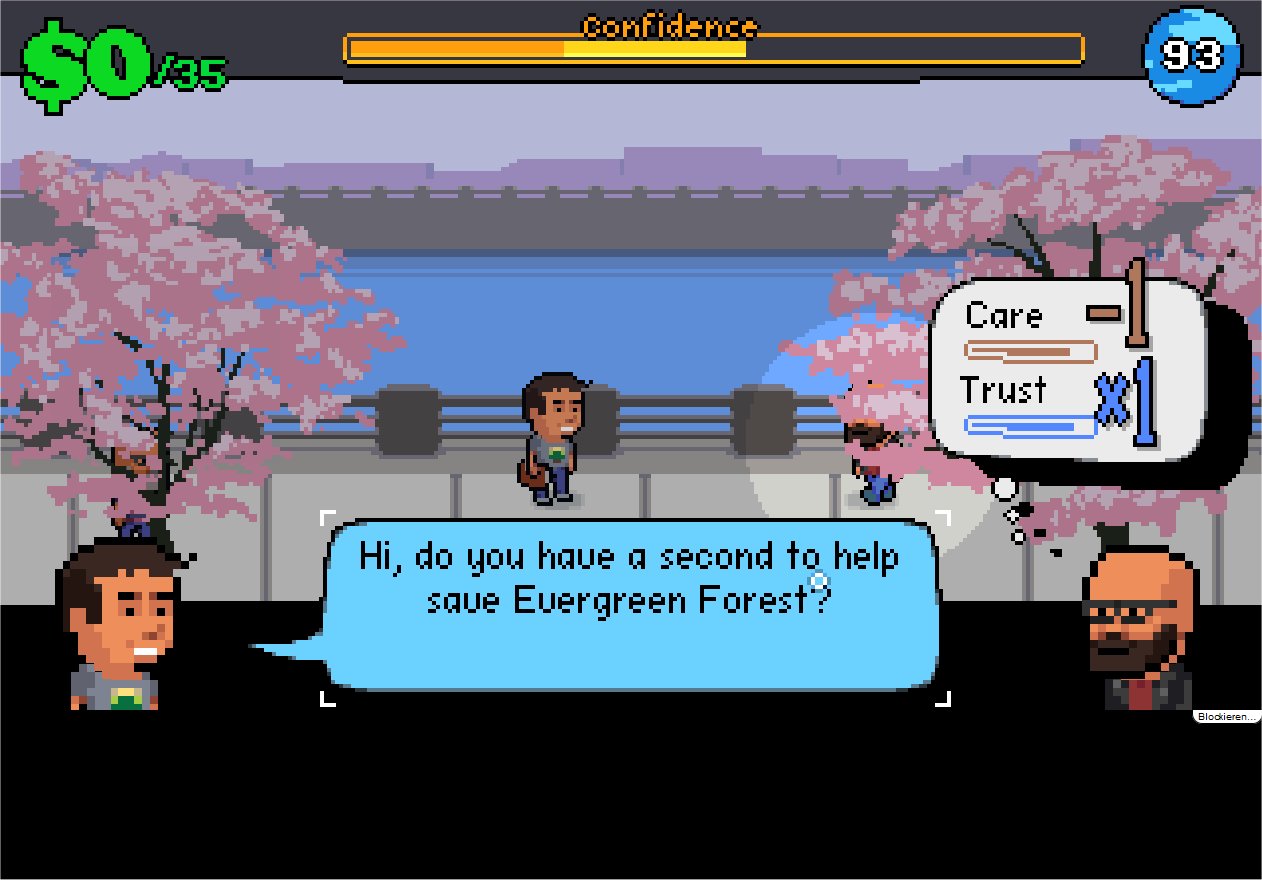Click the small Blockieren overlay button
The height and width of the screenshot is (880, 1262).
tap(1225, 716)
